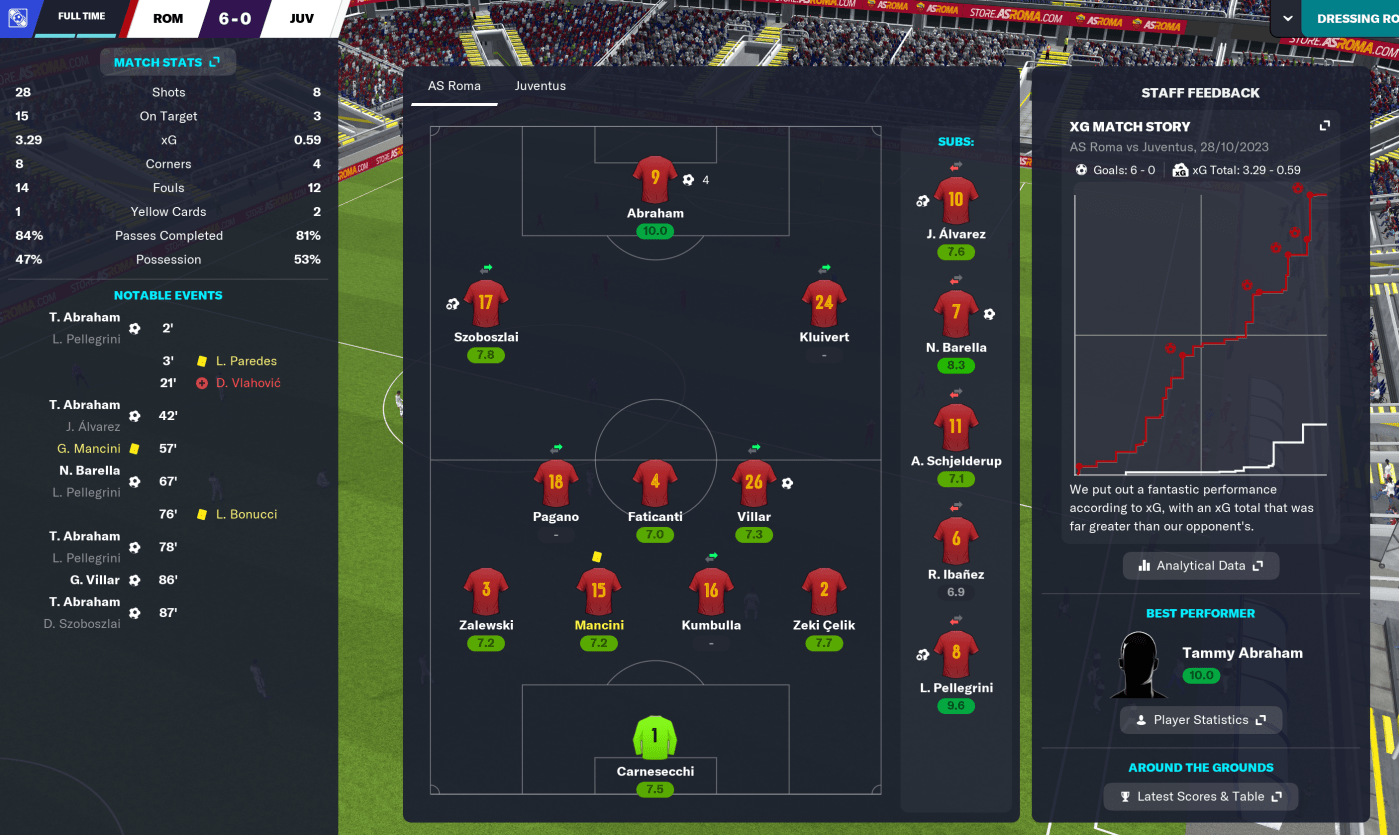Select Mancini in the defence
1399x835 pixels.
click(598, 593)
